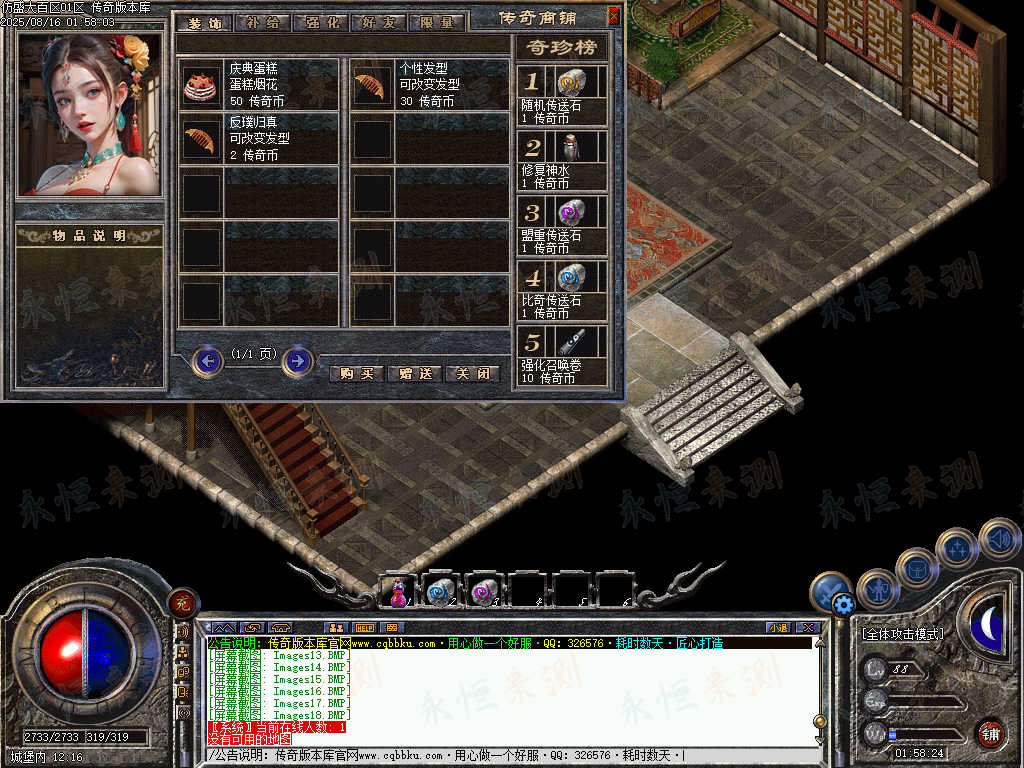Image resolution: width=1024 pixels, height=768 pixels.
Task: Select 随机传送石 in the ranking list
Action: pos(570,82)
